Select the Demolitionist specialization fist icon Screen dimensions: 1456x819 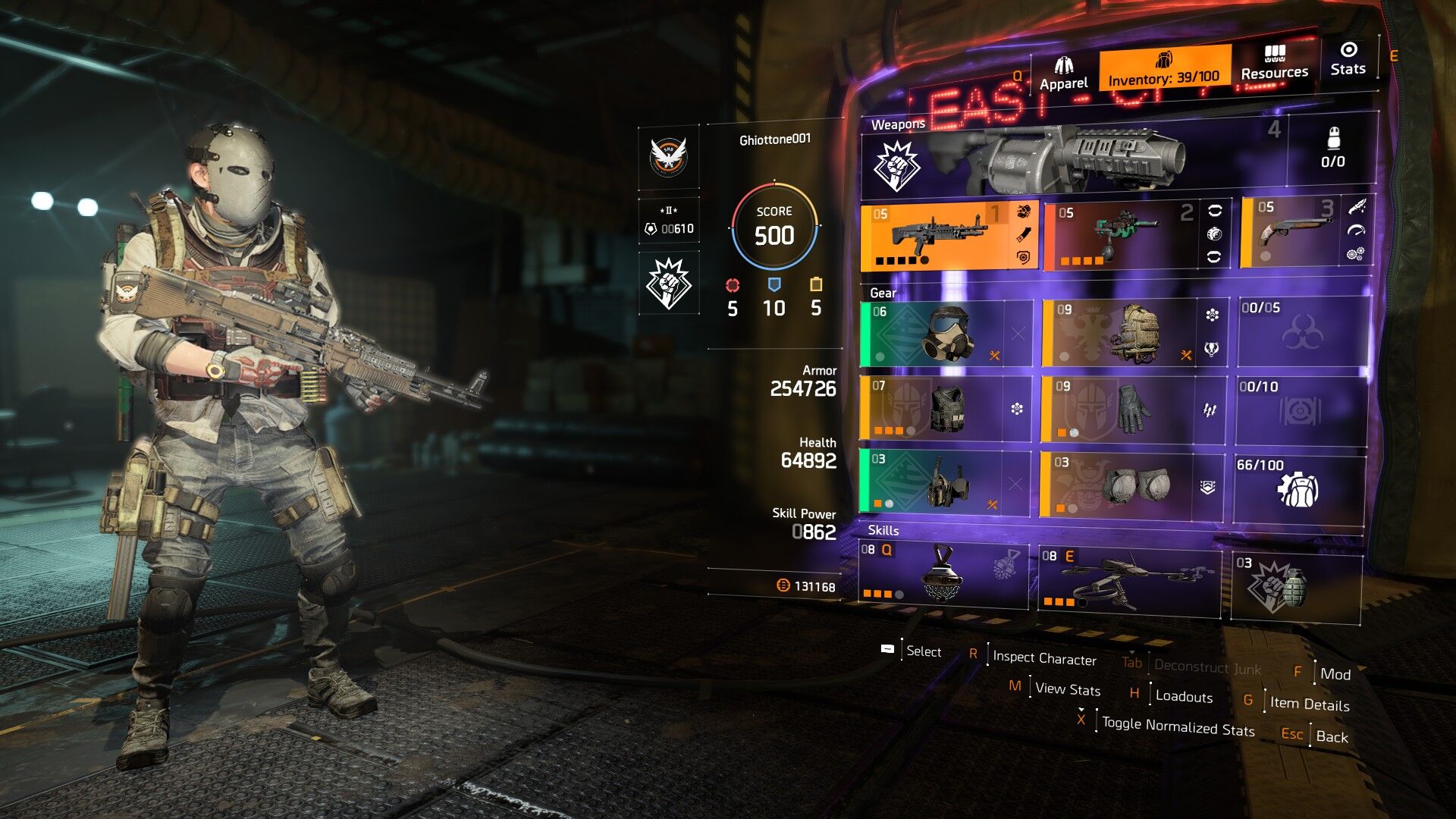click(x=668, y=283)
